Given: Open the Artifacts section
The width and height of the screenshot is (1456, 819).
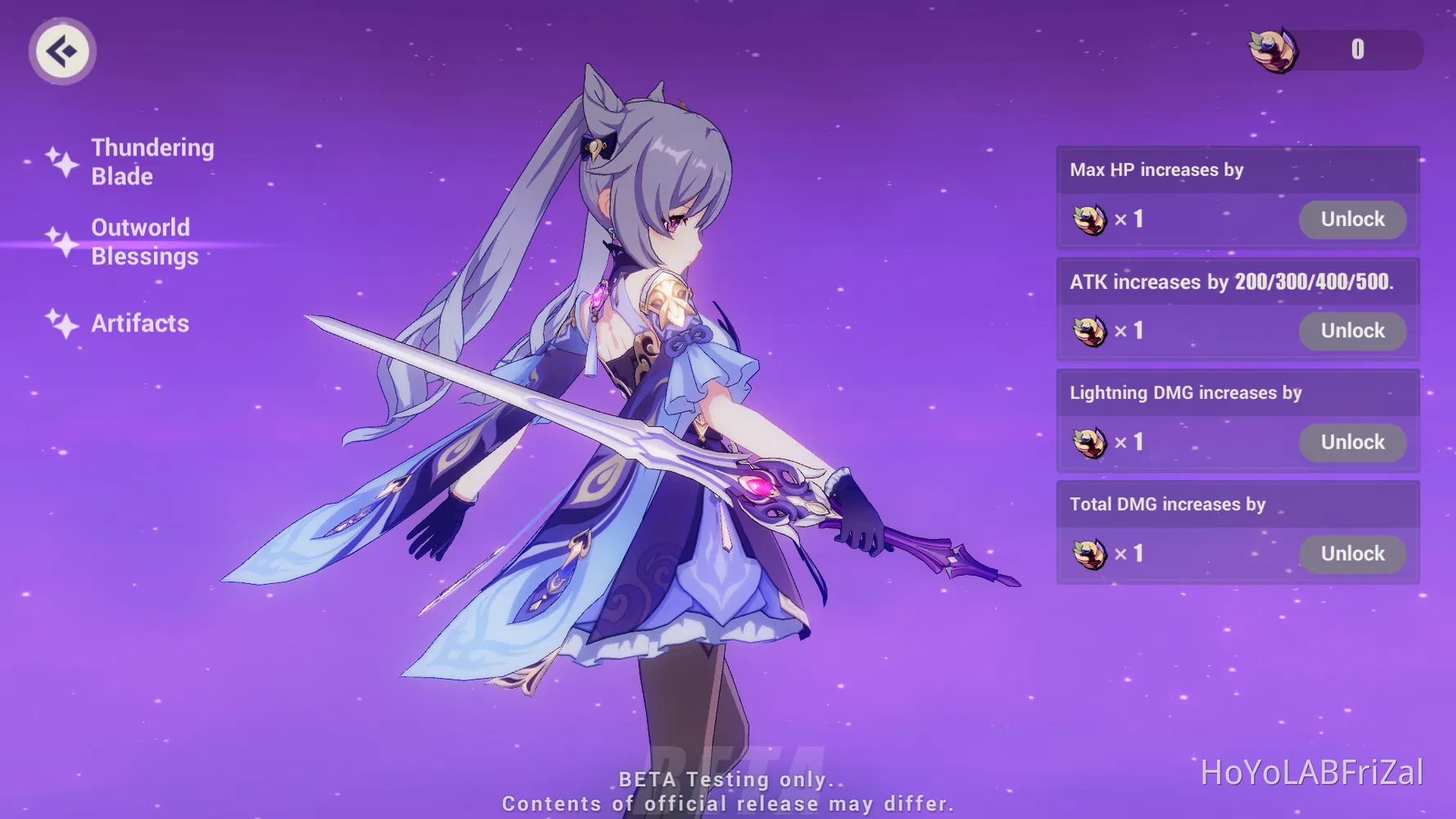Looking at the screenshot, I should tap(139, 324).
